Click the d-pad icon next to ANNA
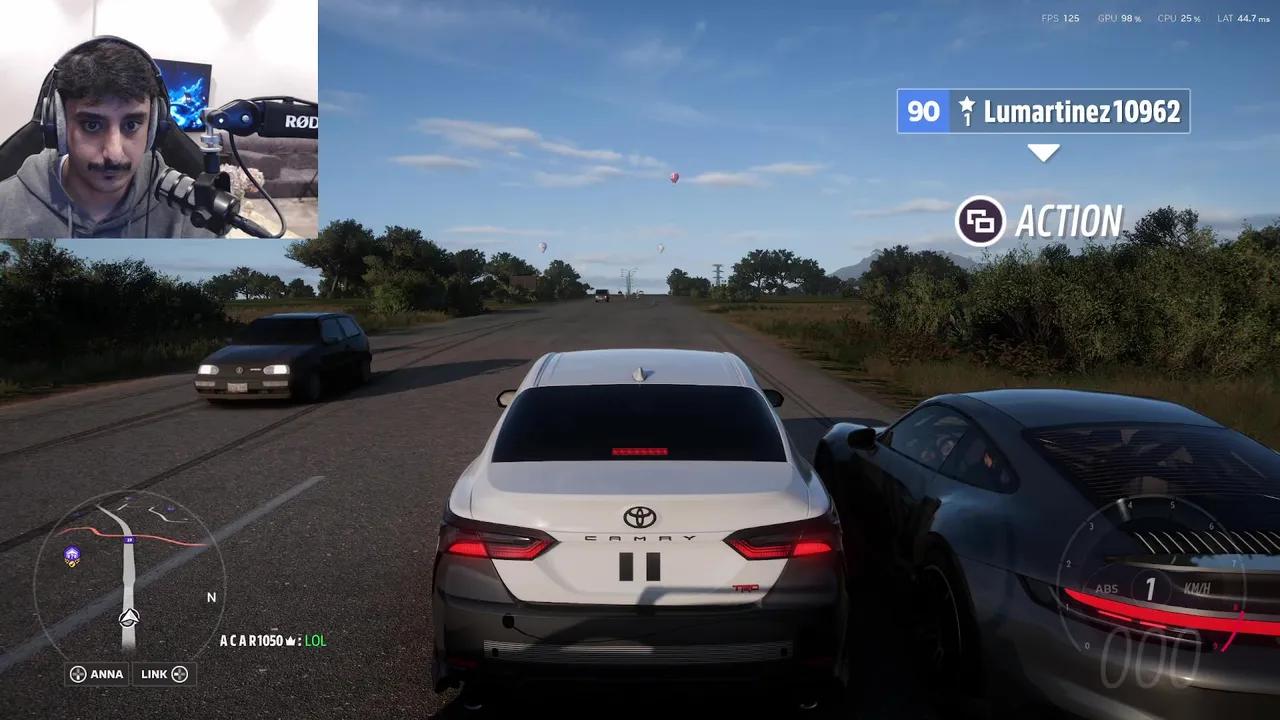This screenshot has height=720, width=1280. click(x=77, y=673)
